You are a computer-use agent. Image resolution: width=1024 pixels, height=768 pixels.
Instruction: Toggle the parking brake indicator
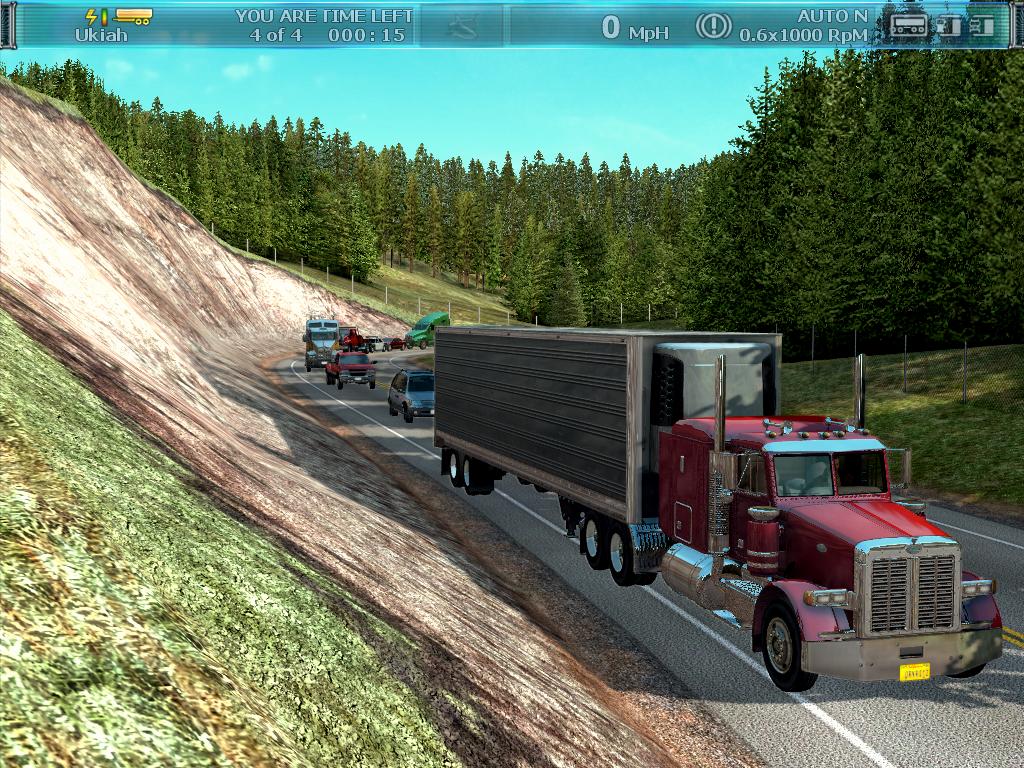coord(713,26)
